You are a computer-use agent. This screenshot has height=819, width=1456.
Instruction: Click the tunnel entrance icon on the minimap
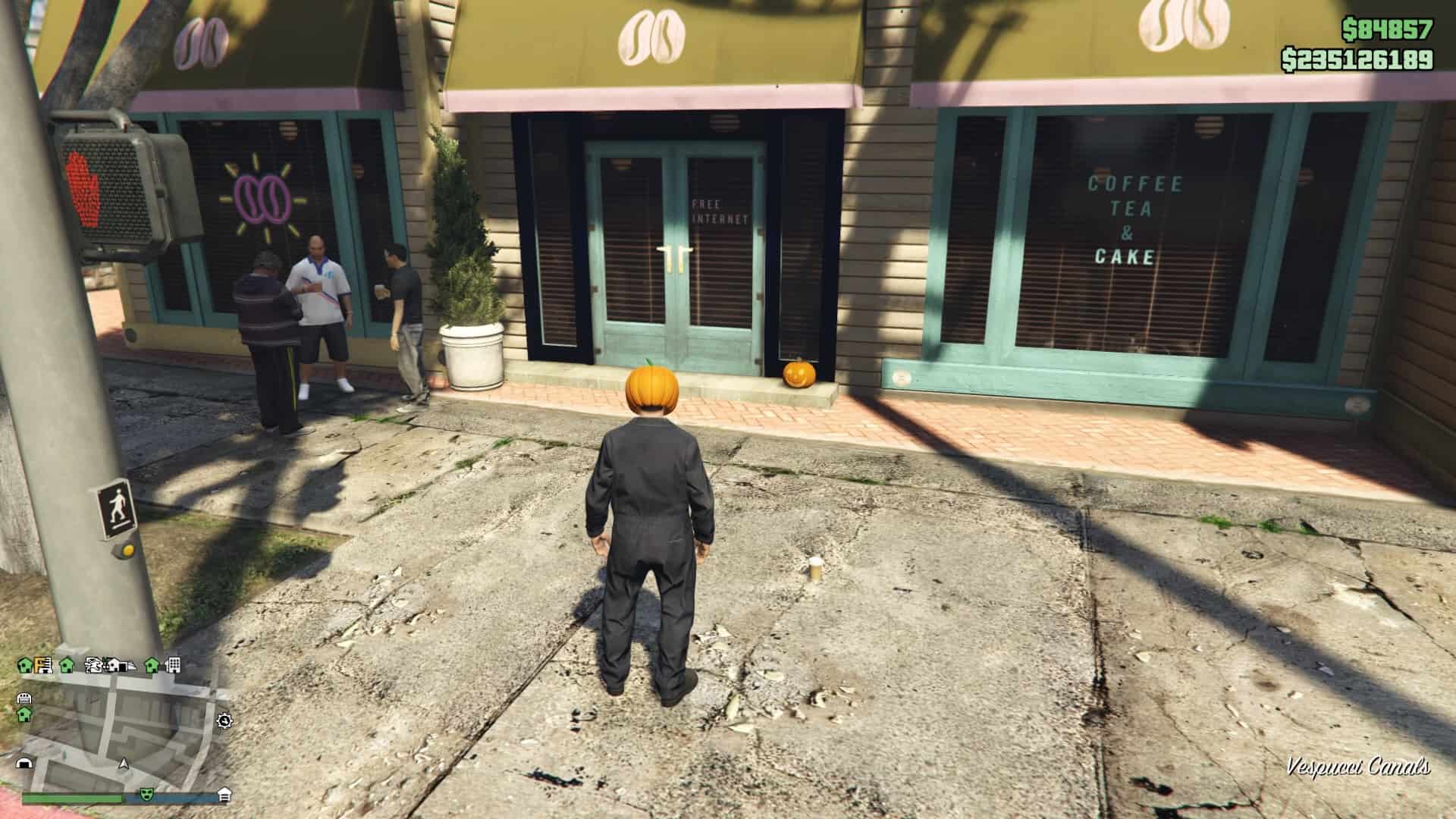click(24, 764)
